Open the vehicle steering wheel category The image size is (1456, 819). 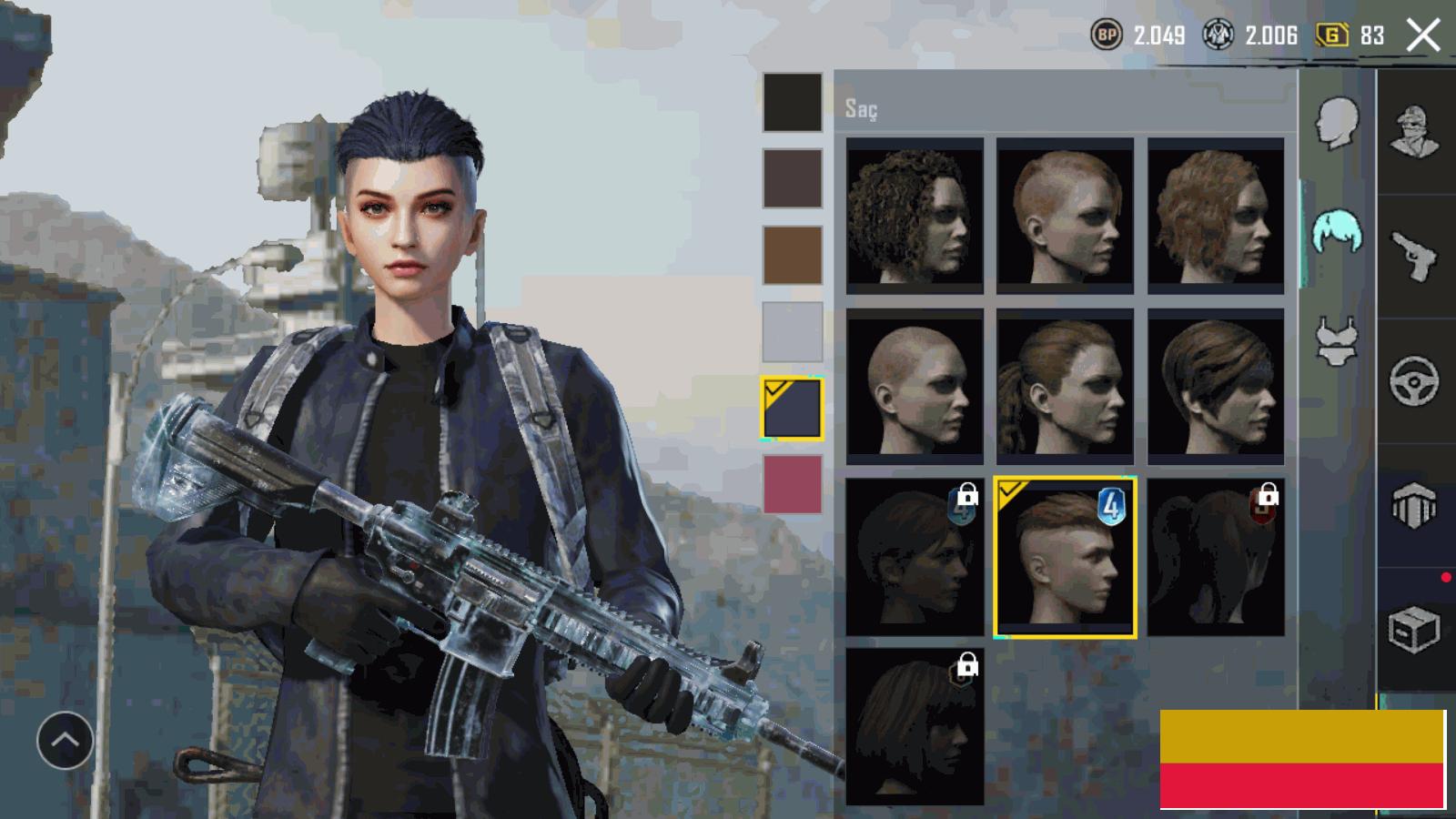click(x=1414, y=380)
